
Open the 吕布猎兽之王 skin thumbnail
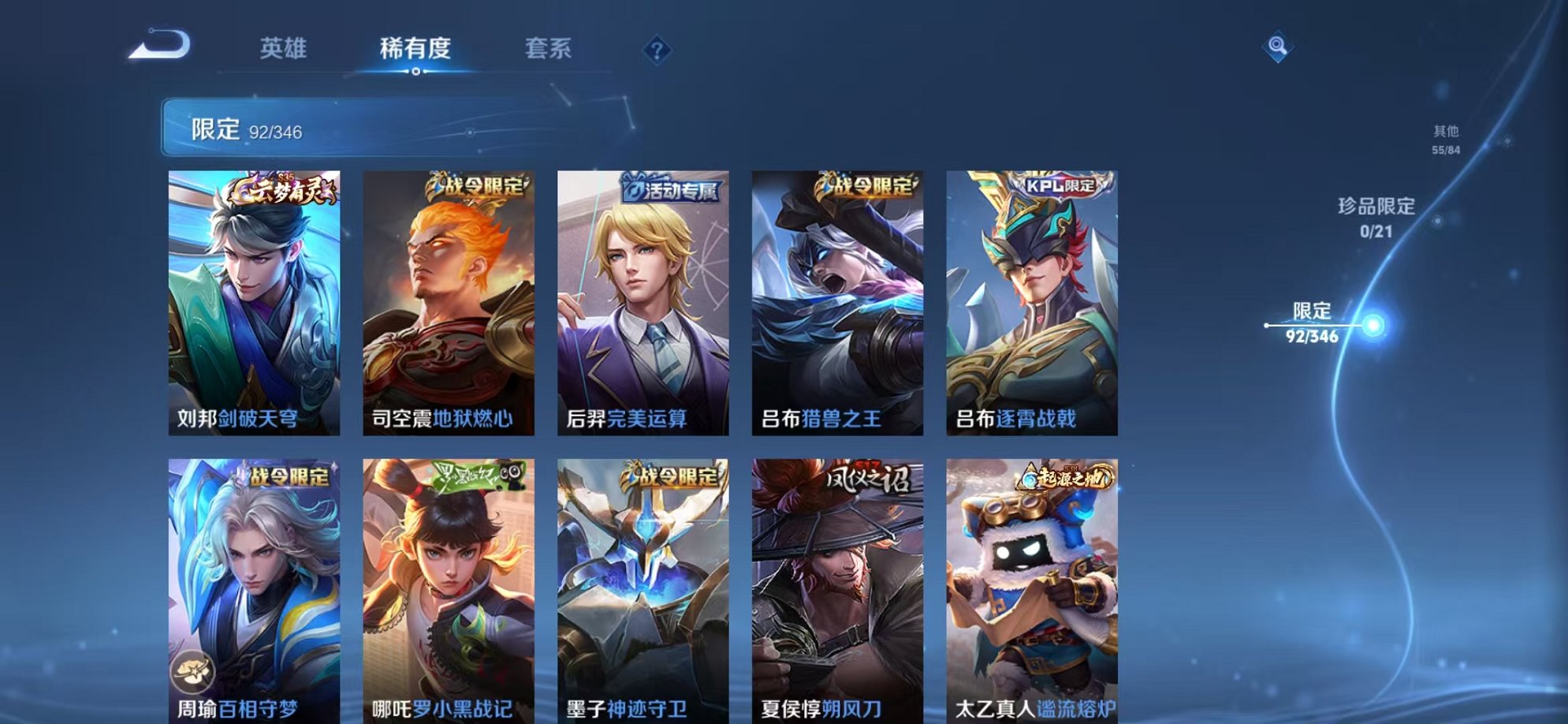pos(839,300)
